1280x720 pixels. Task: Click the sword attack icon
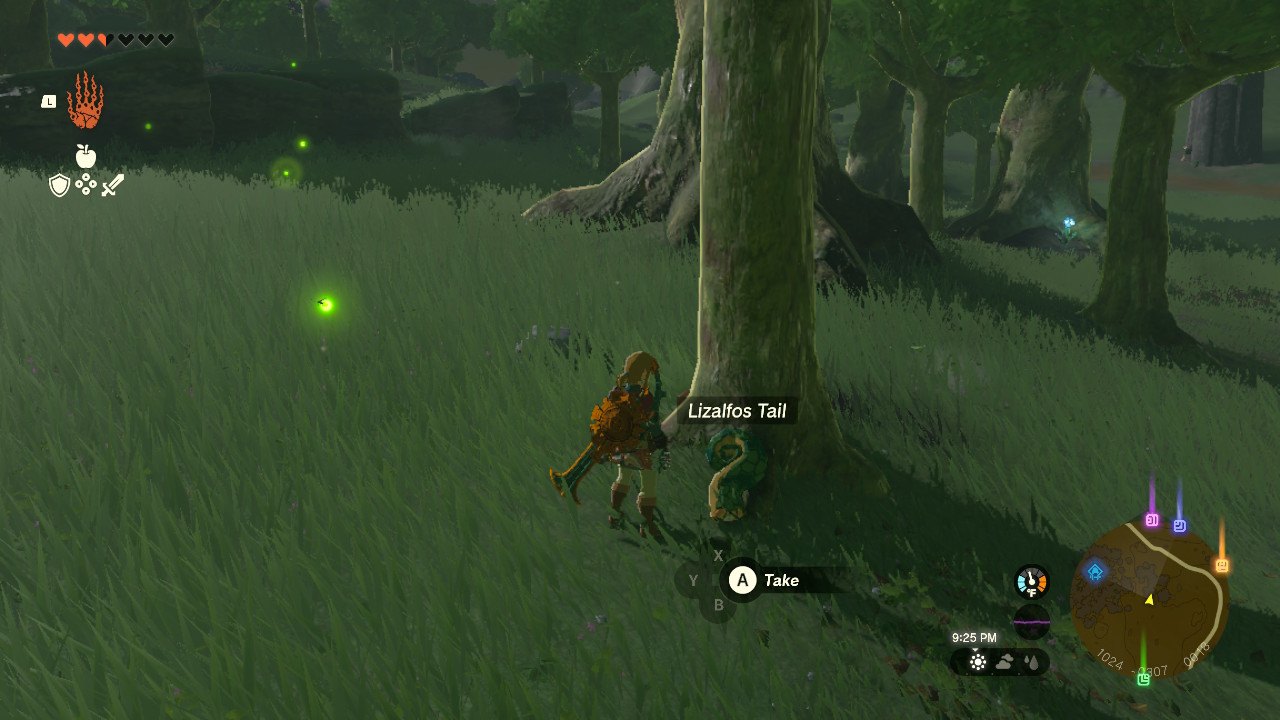[x=112, y=185]
